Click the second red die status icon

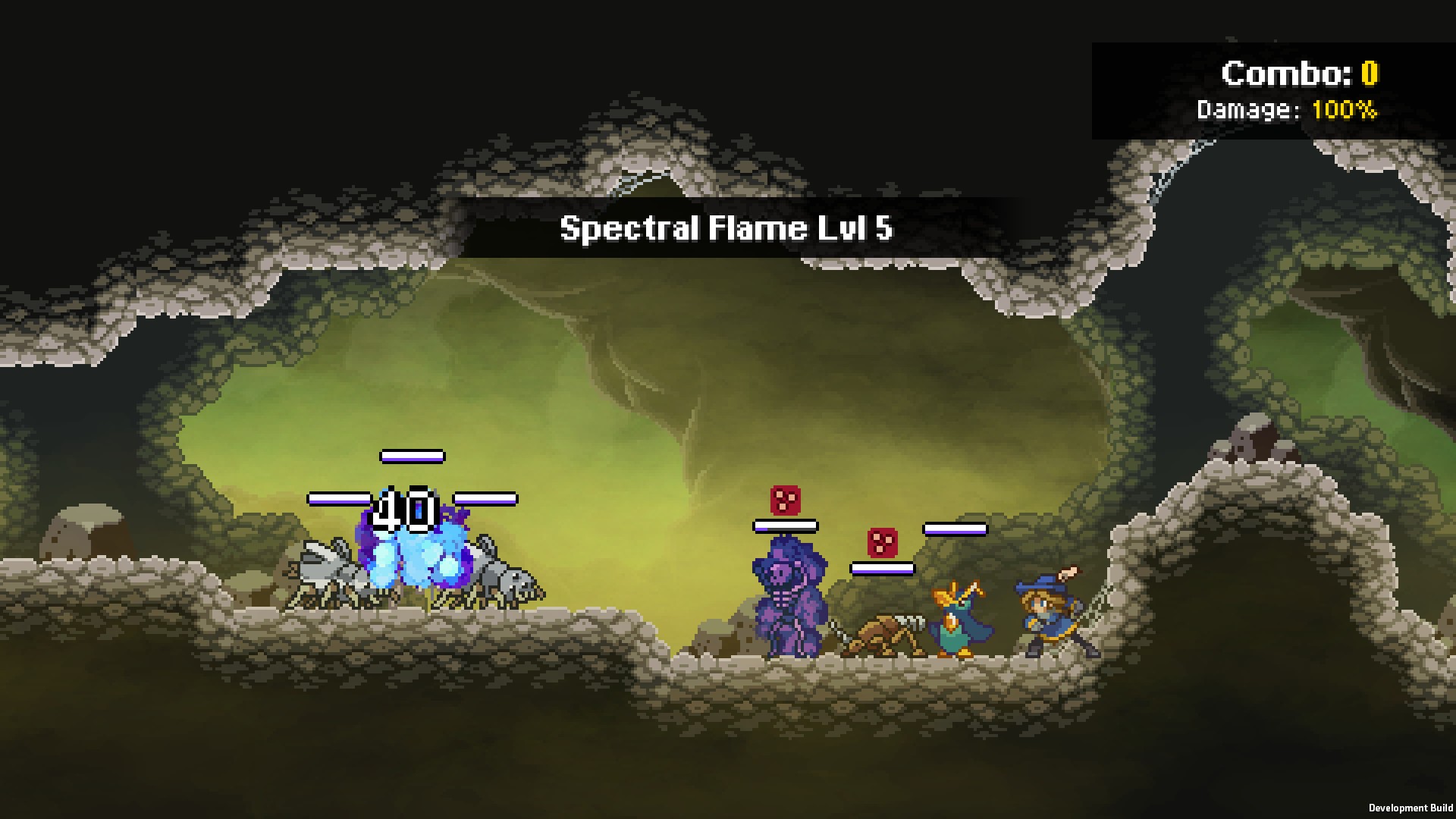coord(882,542)
